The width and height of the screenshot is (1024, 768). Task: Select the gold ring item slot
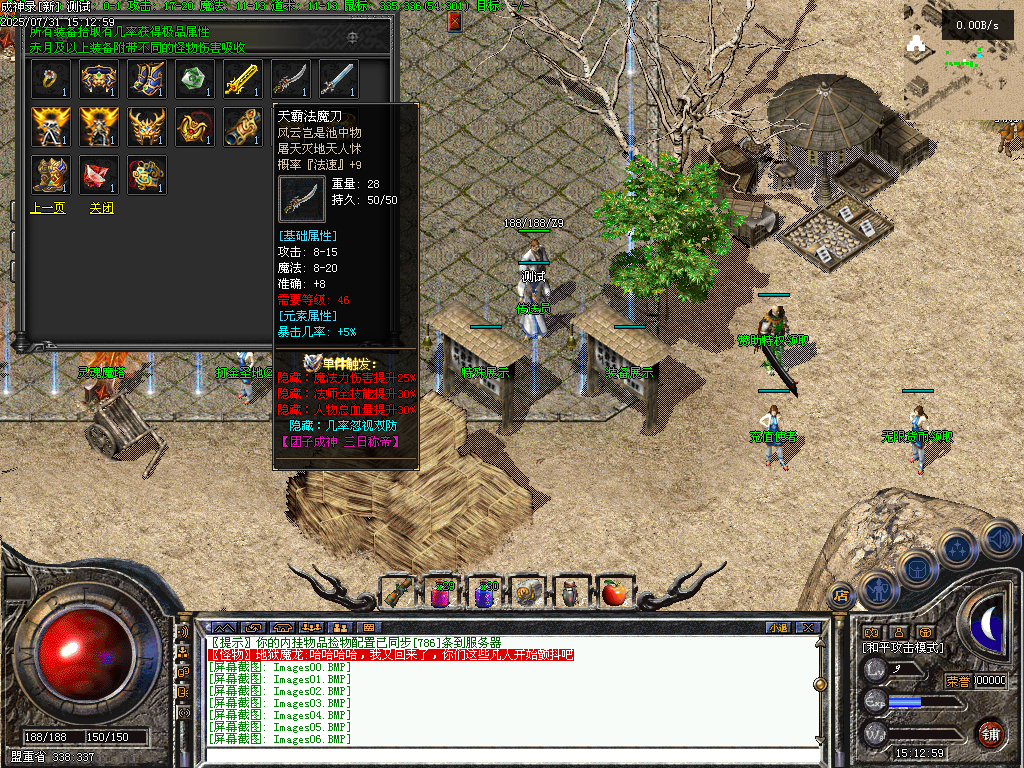tap(51, 79)
